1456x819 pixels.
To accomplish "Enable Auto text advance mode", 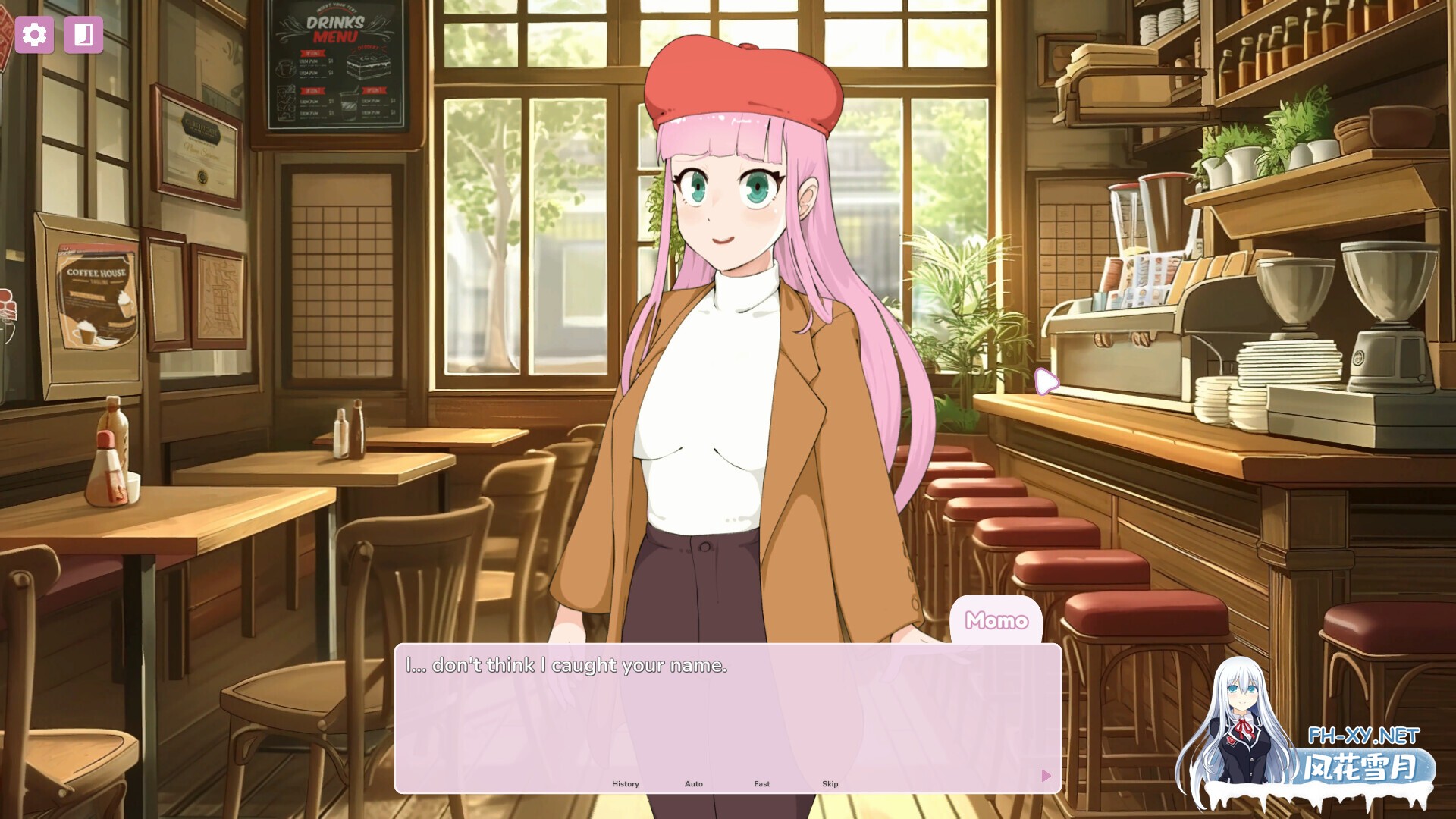I will pyautogui.click(x=693, y=783).
